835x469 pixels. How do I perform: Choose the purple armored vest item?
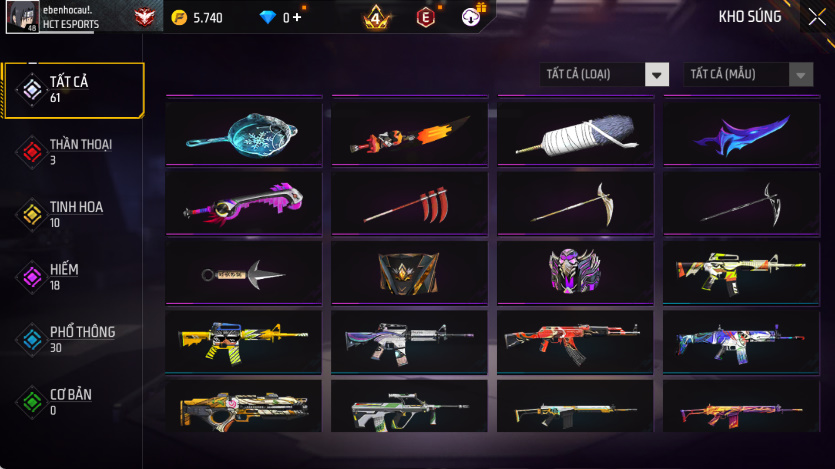pyautogui.click(x=575, y=271)
